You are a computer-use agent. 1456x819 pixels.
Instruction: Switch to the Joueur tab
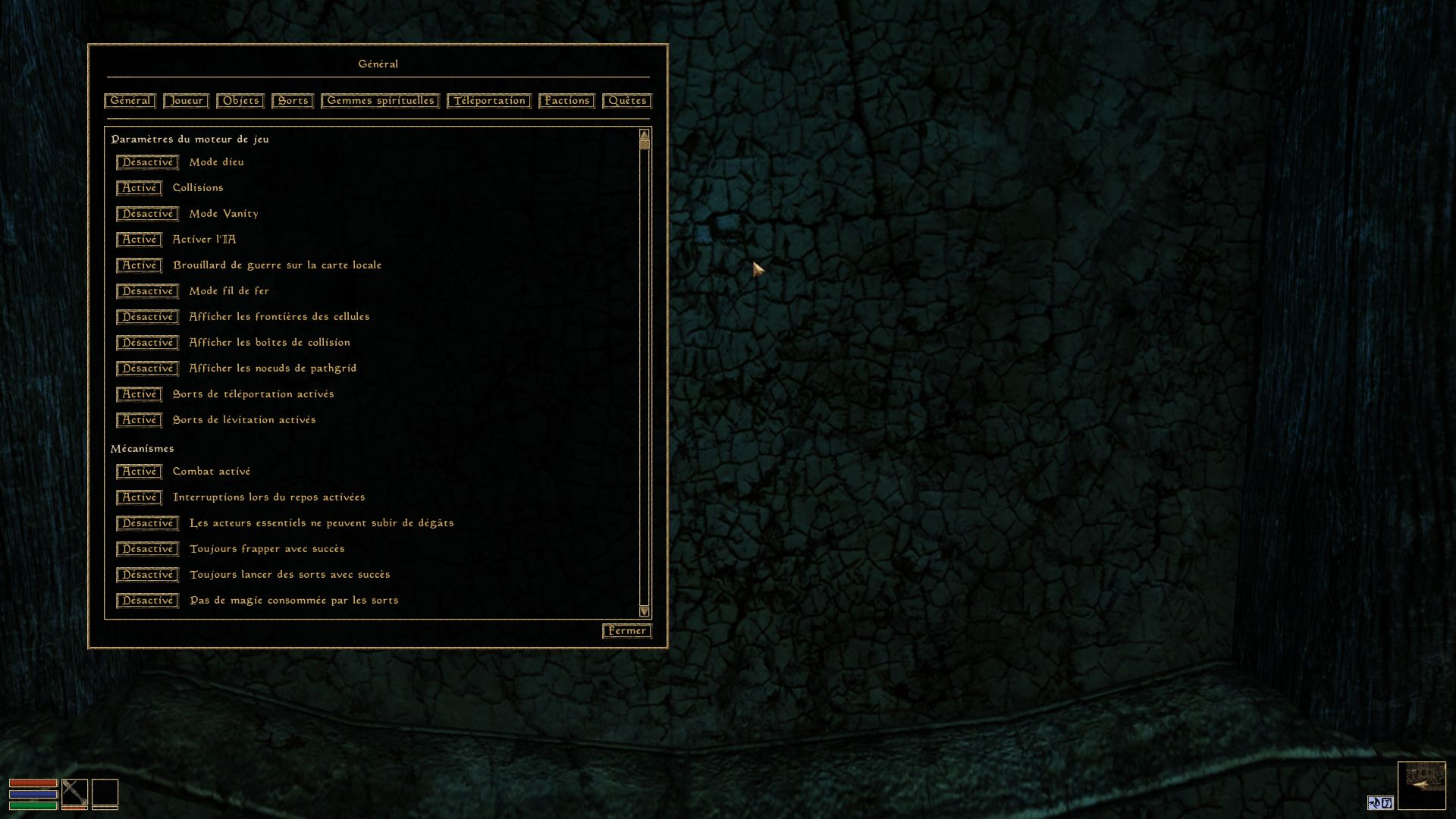186,101
